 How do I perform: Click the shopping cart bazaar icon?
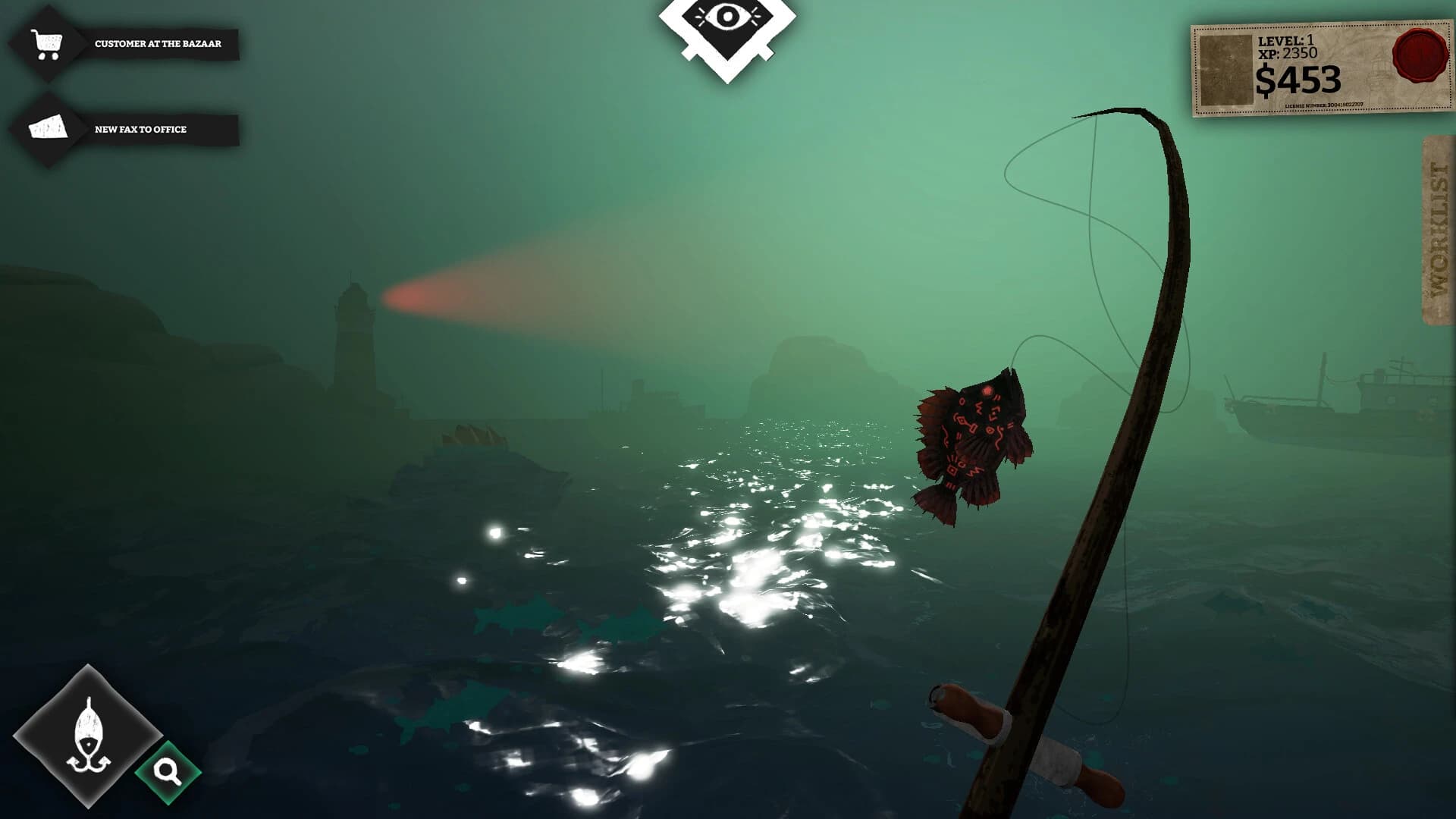pyautogui.click(x=47, y=42)
